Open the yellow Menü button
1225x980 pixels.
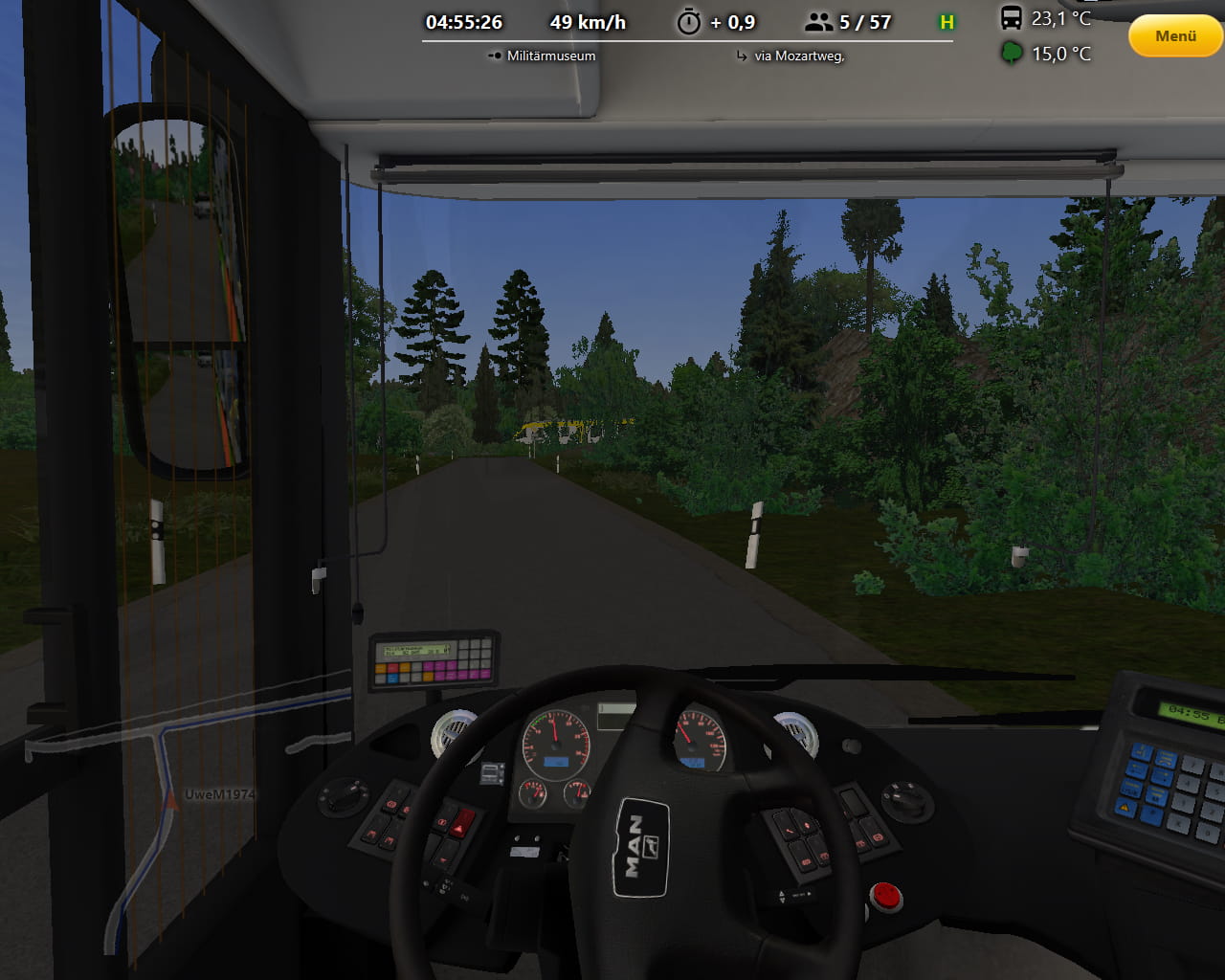tap(1175, 36)
